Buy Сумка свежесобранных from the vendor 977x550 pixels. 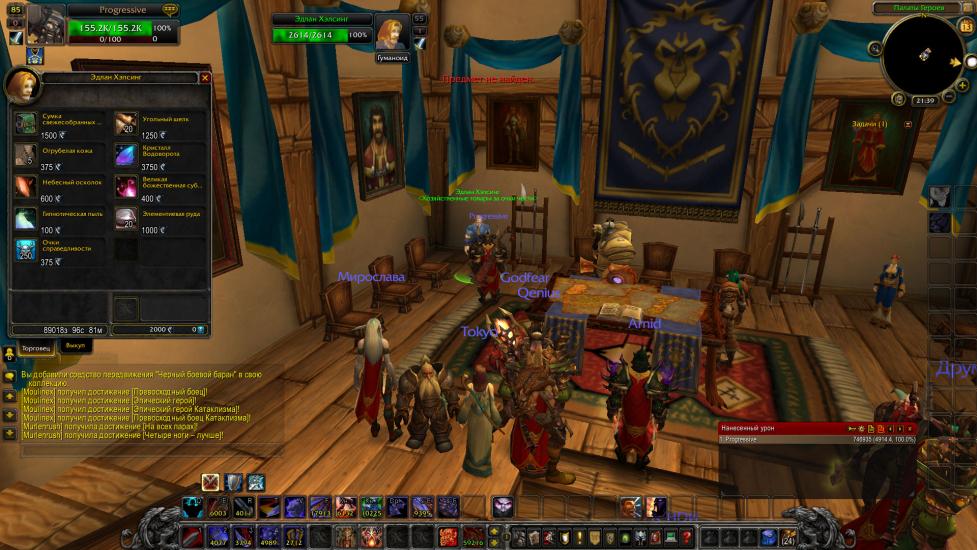26,123
